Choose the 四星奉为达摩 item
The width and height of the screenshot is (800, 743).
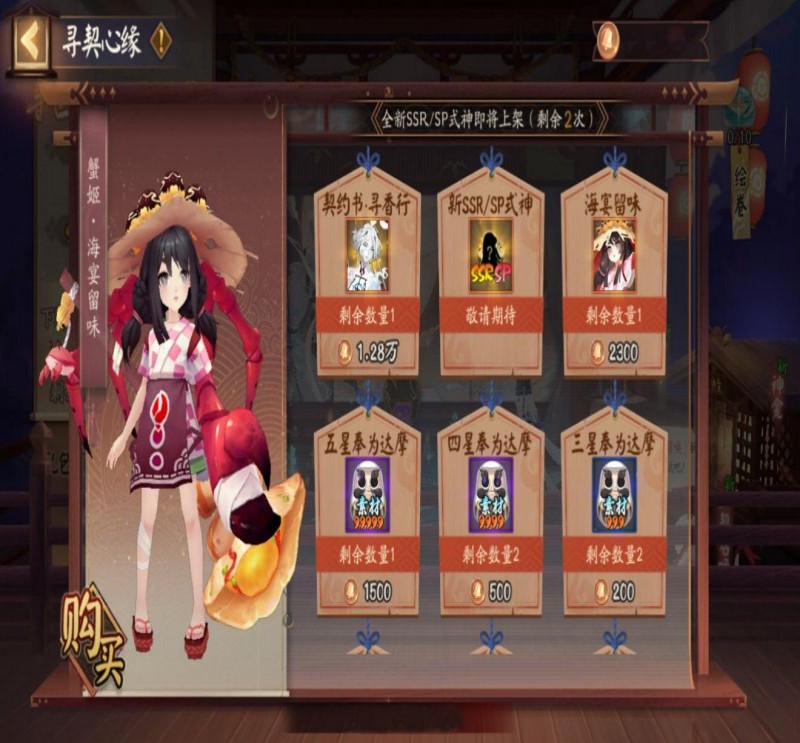click(490, 510)
